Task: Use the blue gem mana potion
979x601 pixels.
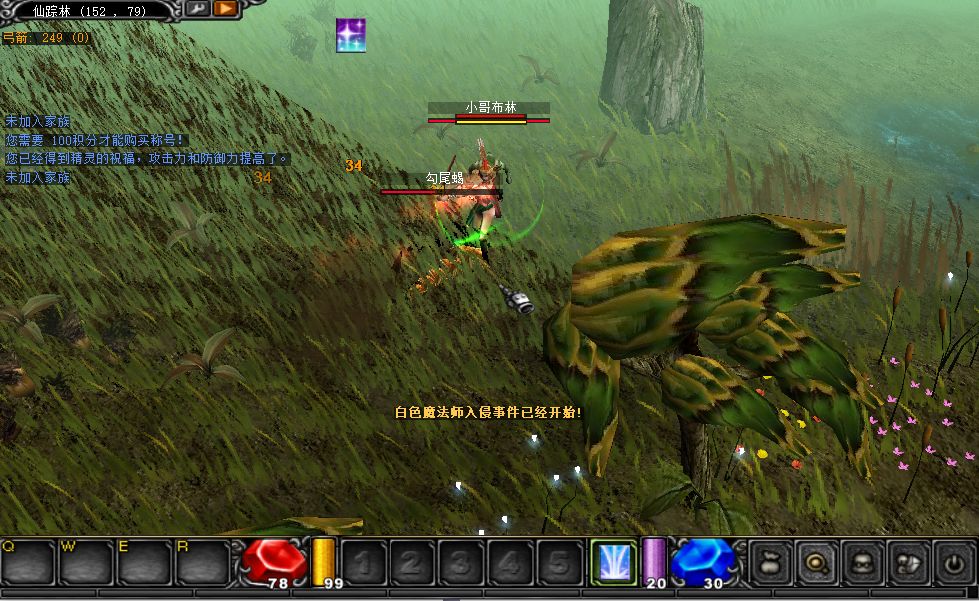Action: tap(702, 560)
